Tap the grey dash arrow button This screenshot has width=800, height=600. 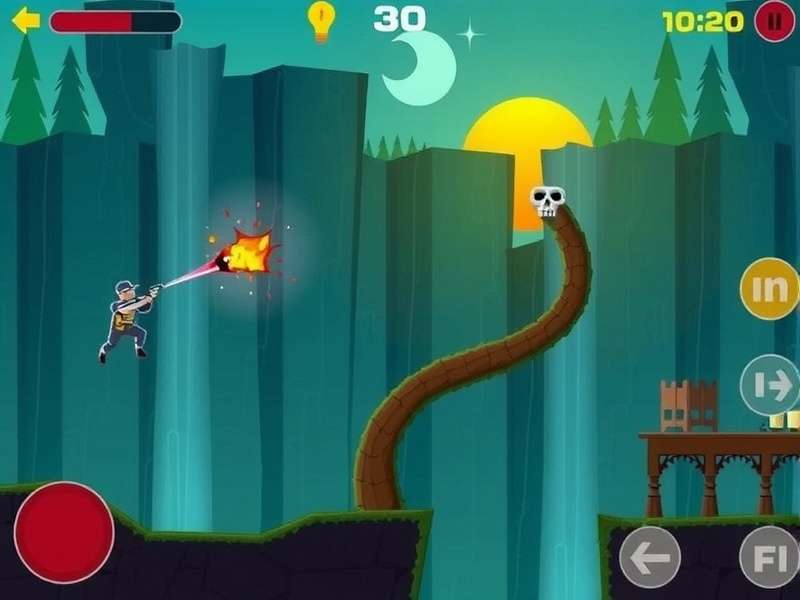(x=770, y=385)
